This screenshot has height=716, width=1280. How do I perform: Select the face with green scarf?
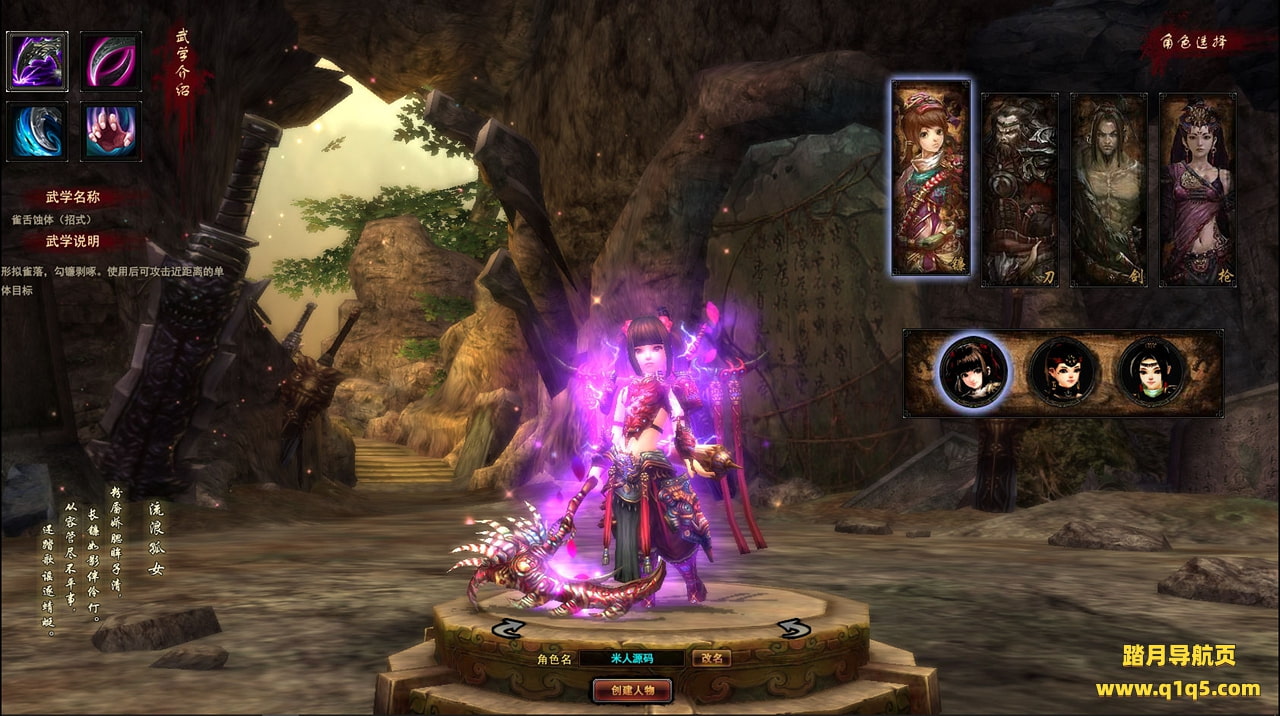coord(1152,372)
